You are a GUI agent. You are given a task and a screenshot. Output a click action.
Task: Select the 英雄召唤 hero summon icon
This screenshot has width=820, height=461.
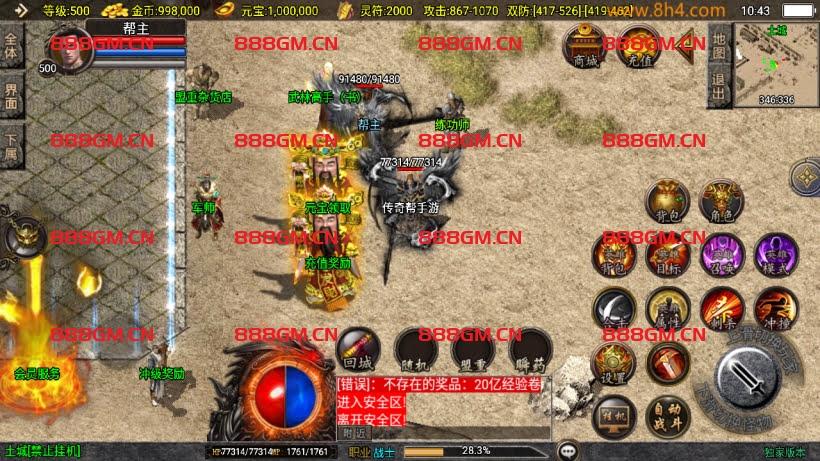(x=720, y=254)
